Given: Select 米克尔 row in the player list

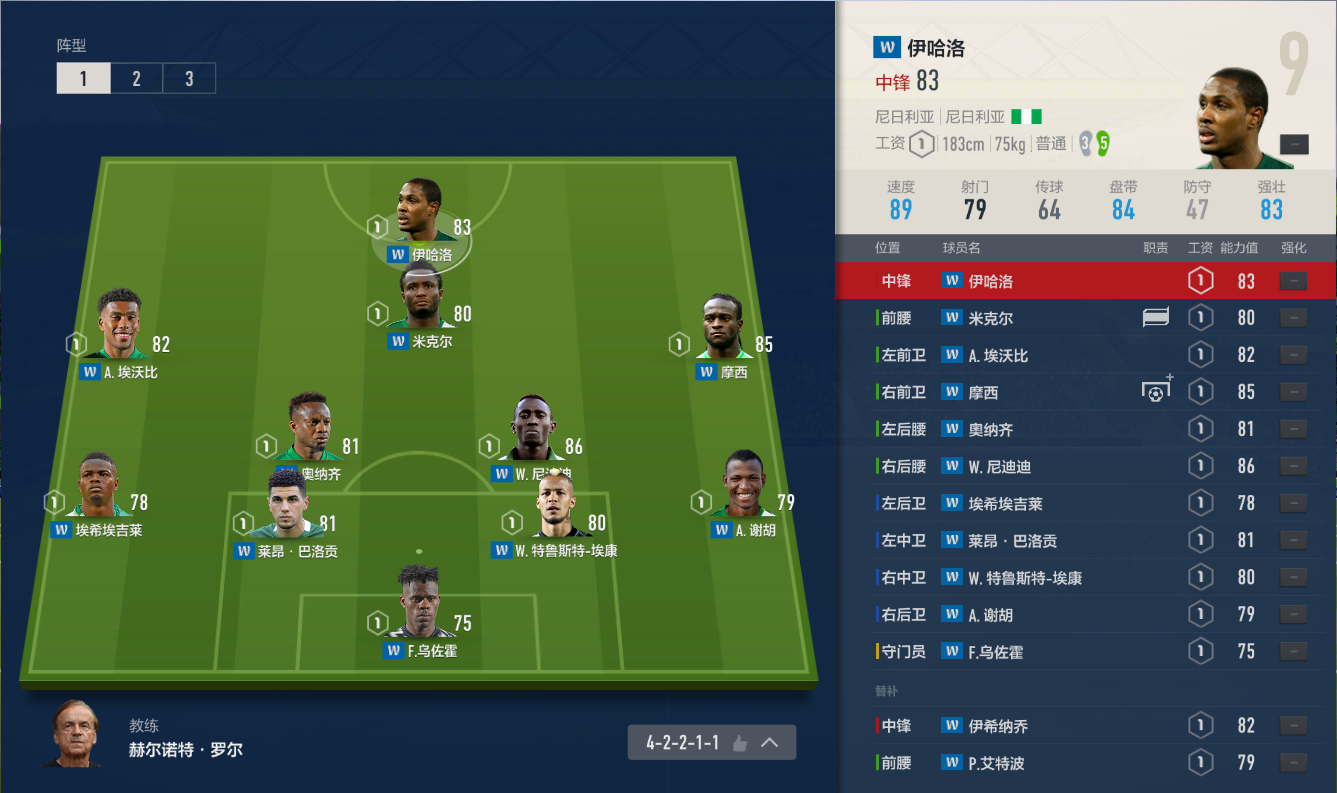Looking at the screenshot, I should coord(1085,318).
